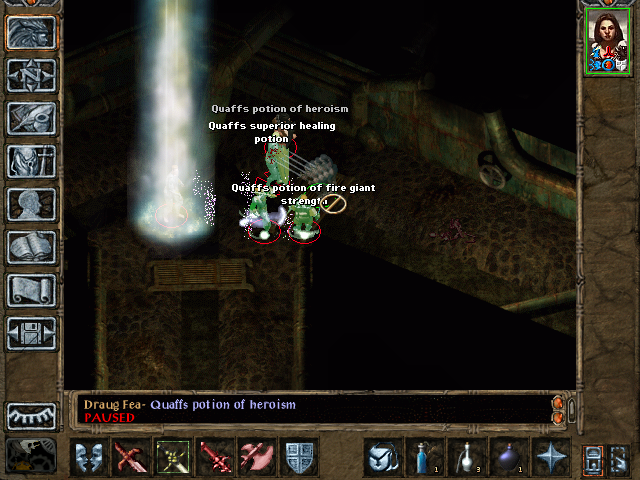
Task: Click the helmet action button
Action: [382, 457]
